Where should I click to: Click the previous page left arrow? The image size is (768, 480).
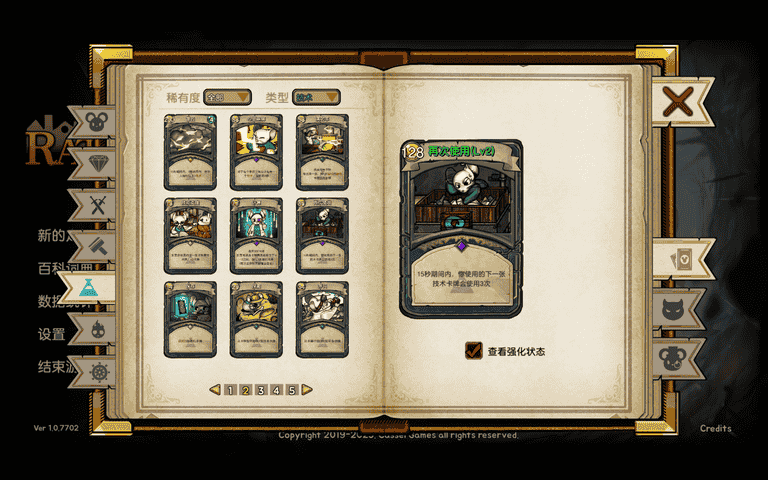tap(214, 390)
